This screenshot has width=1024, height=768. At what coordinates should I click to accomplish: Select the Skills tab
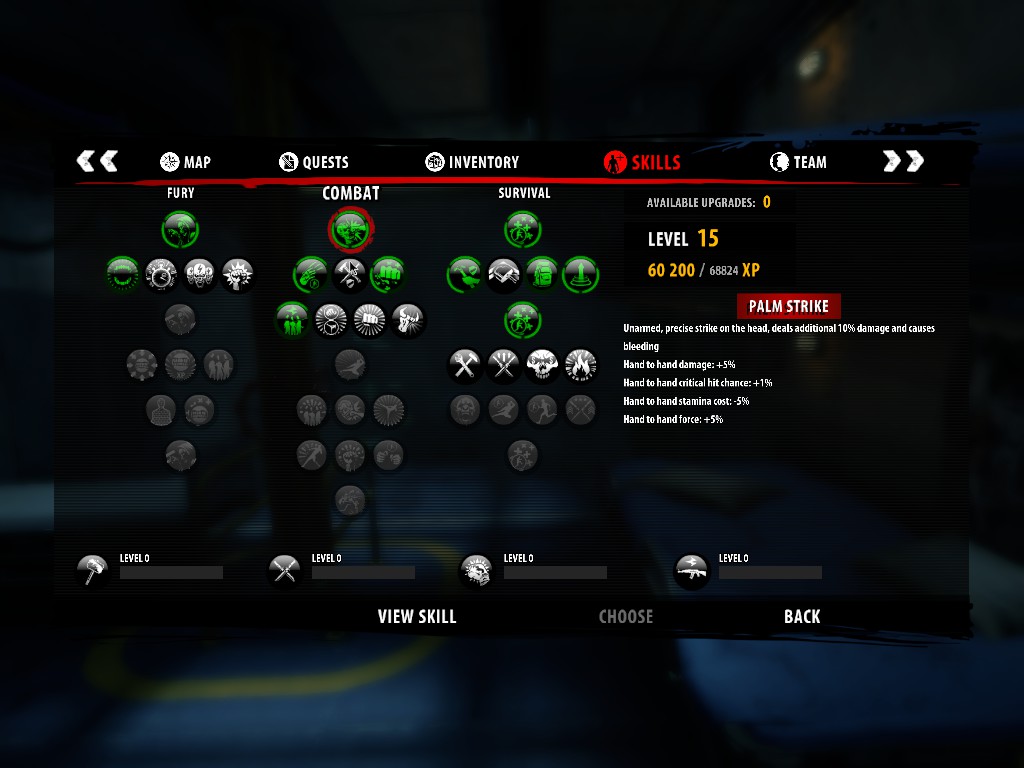pyautogui.click(x=642, y=162)
